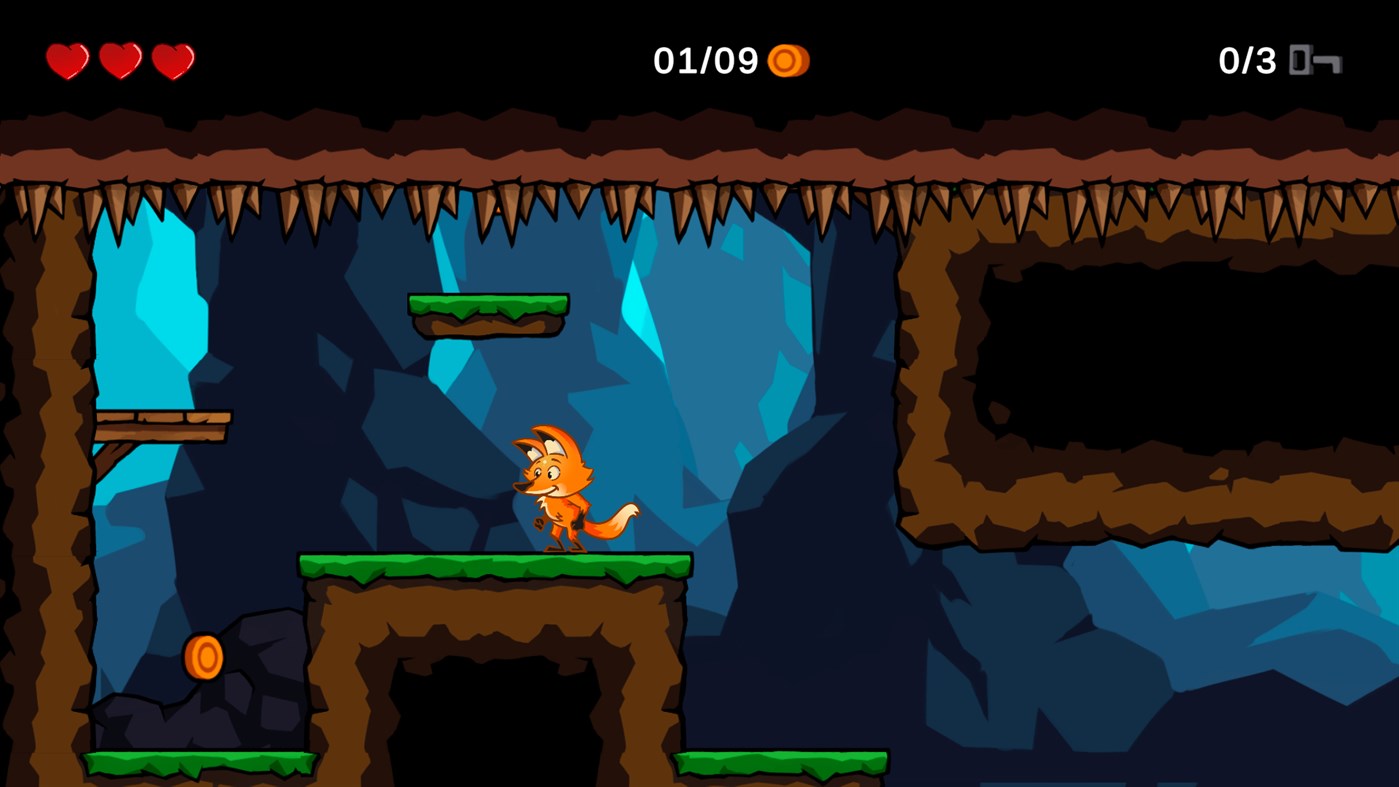
Task: Click the first red heart icon
Action: point(66,60)
